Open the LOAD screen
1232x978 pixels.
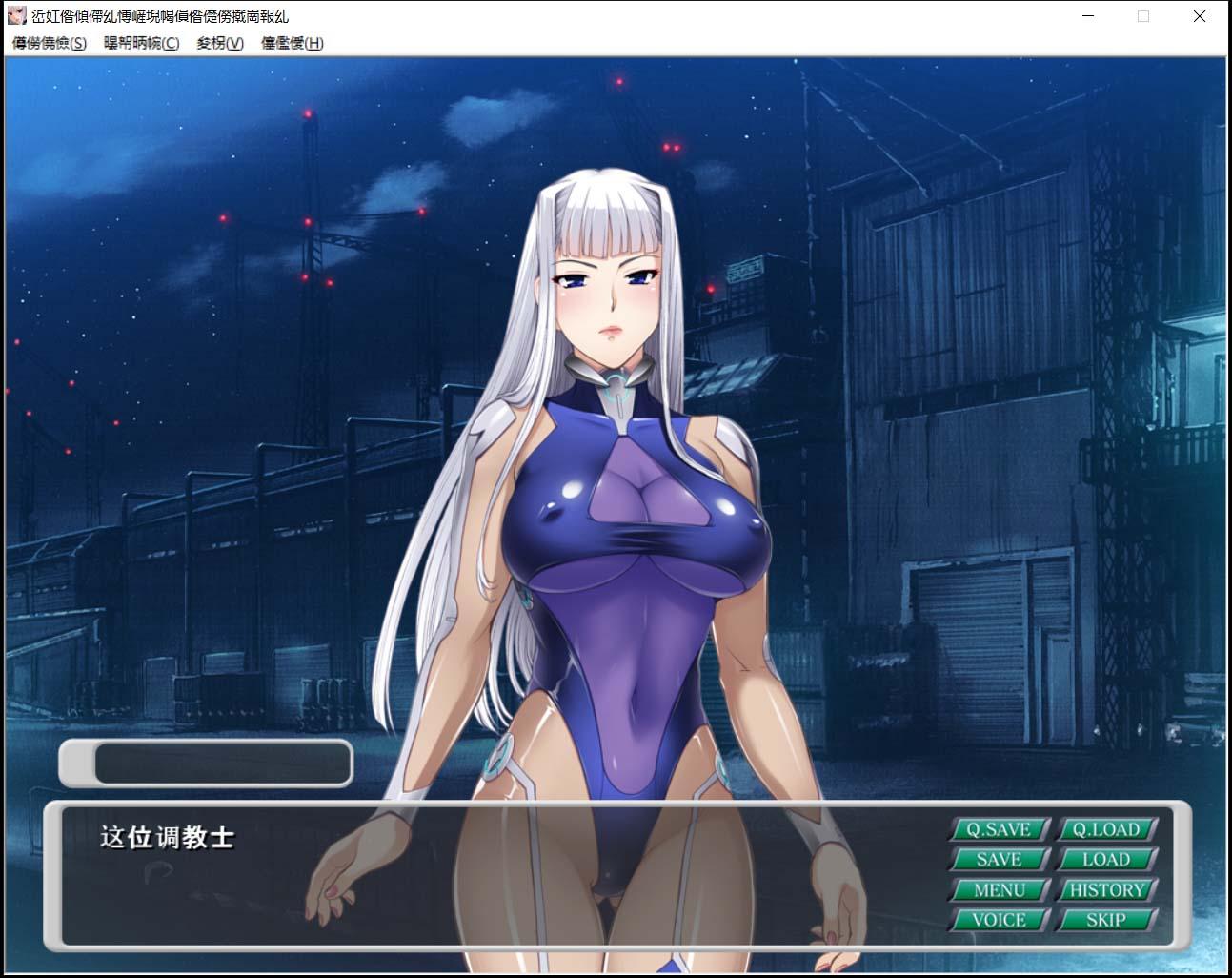tap(1107, 859)
